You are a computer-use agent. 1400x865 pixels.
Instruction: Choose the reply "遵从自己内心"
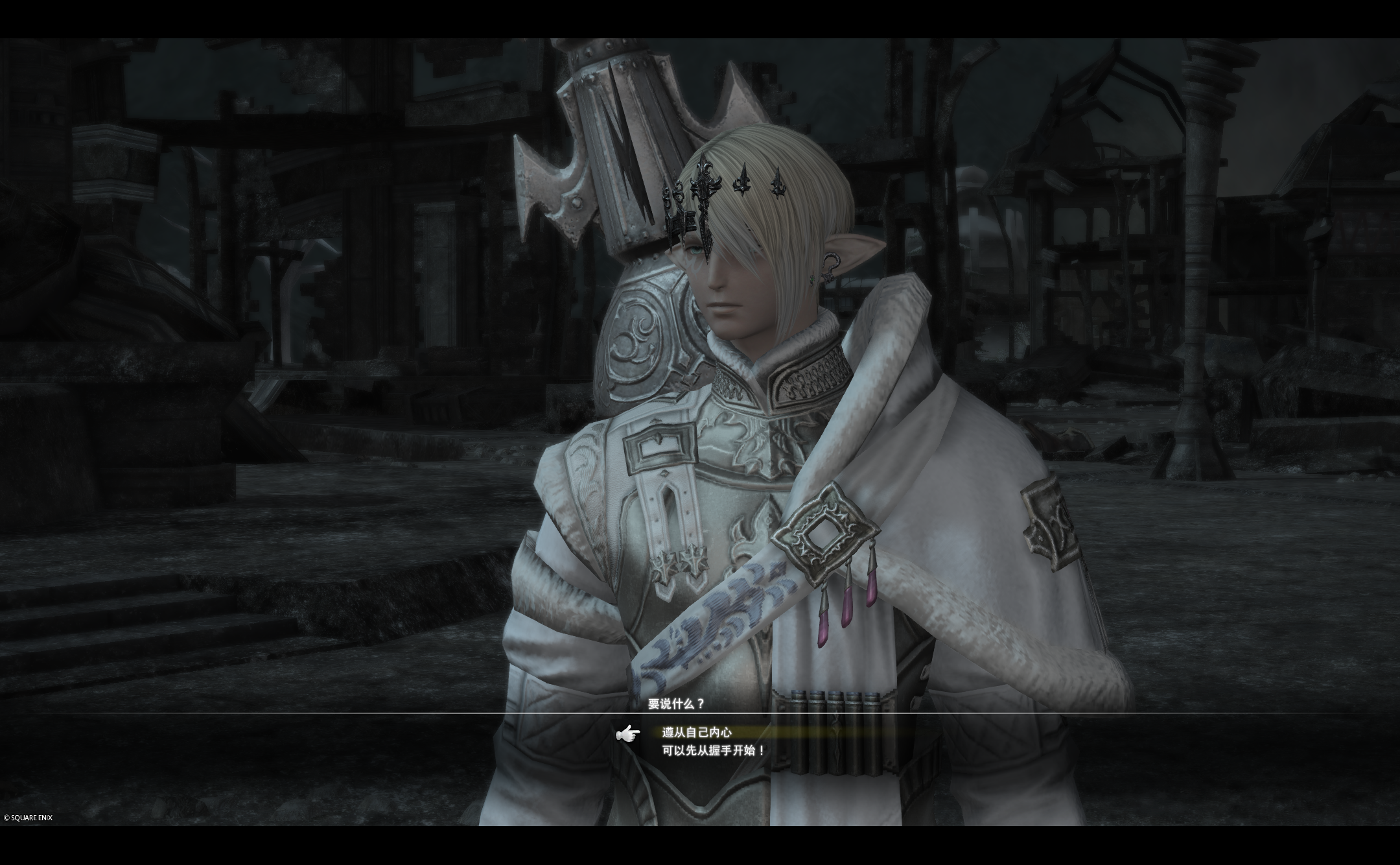[697, 732]
